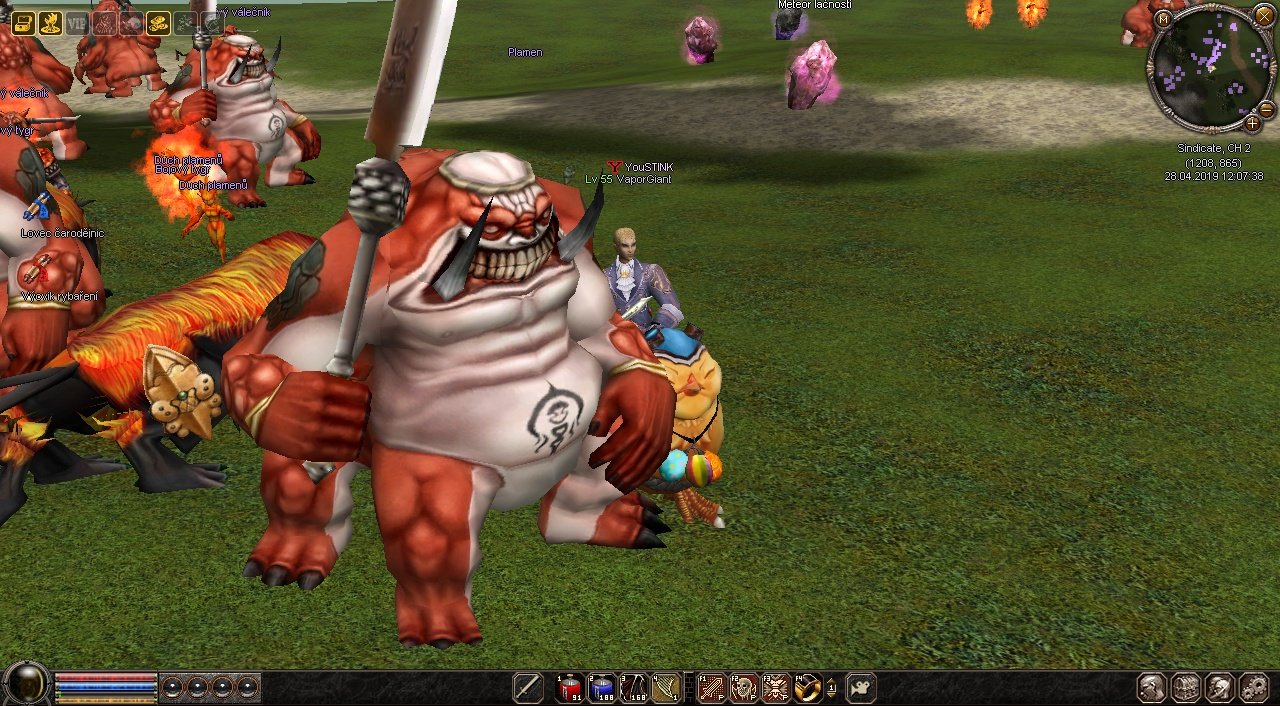
Task: Open the system options gear button
Action: pyautogui.click(x=1253, y=688)
